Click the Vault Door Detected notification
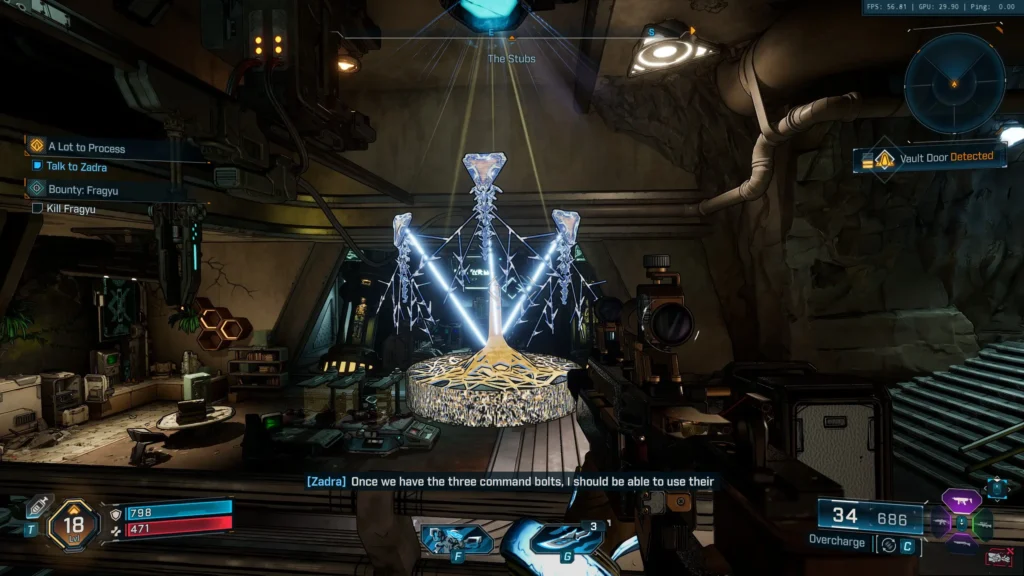The width and height of the screenshot is (1024, 576). point(930,157)
